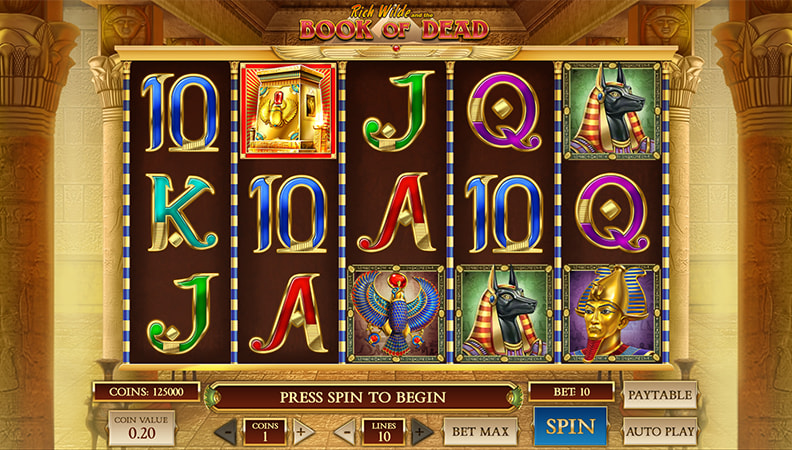This screenshot has height=450, width=792.
Task: Decrease the number of coins
Action: tap(229, 432)
